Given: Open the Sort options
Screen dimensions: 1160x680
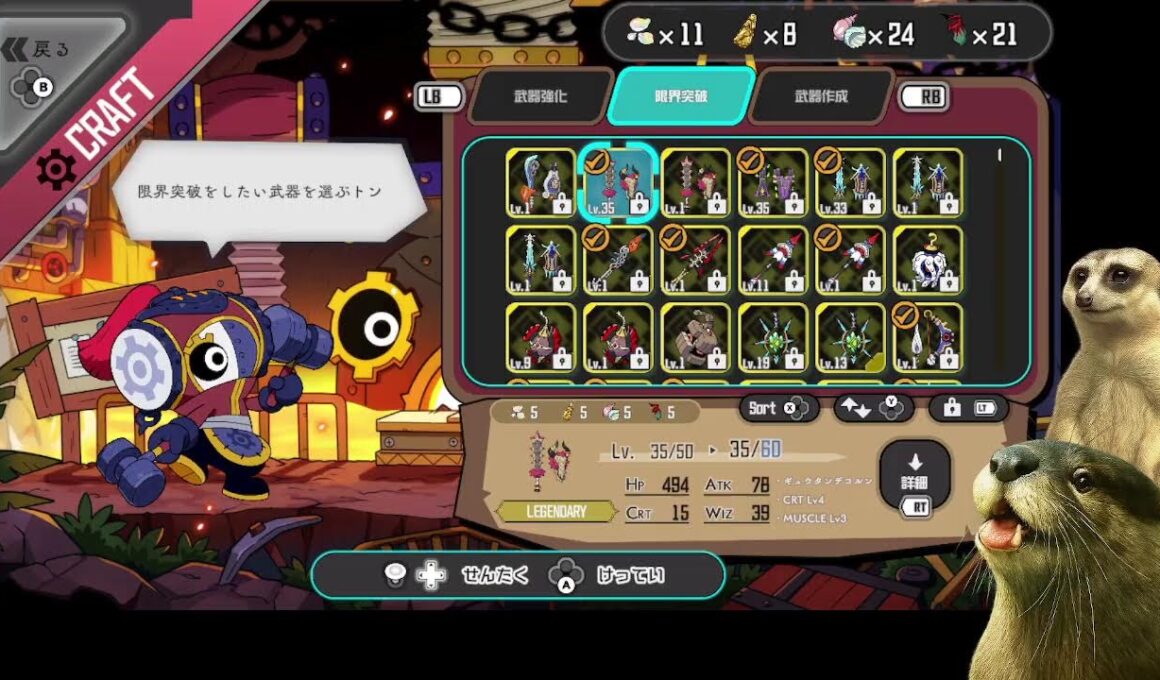Looking at the screenshot, I should point(779,408).
